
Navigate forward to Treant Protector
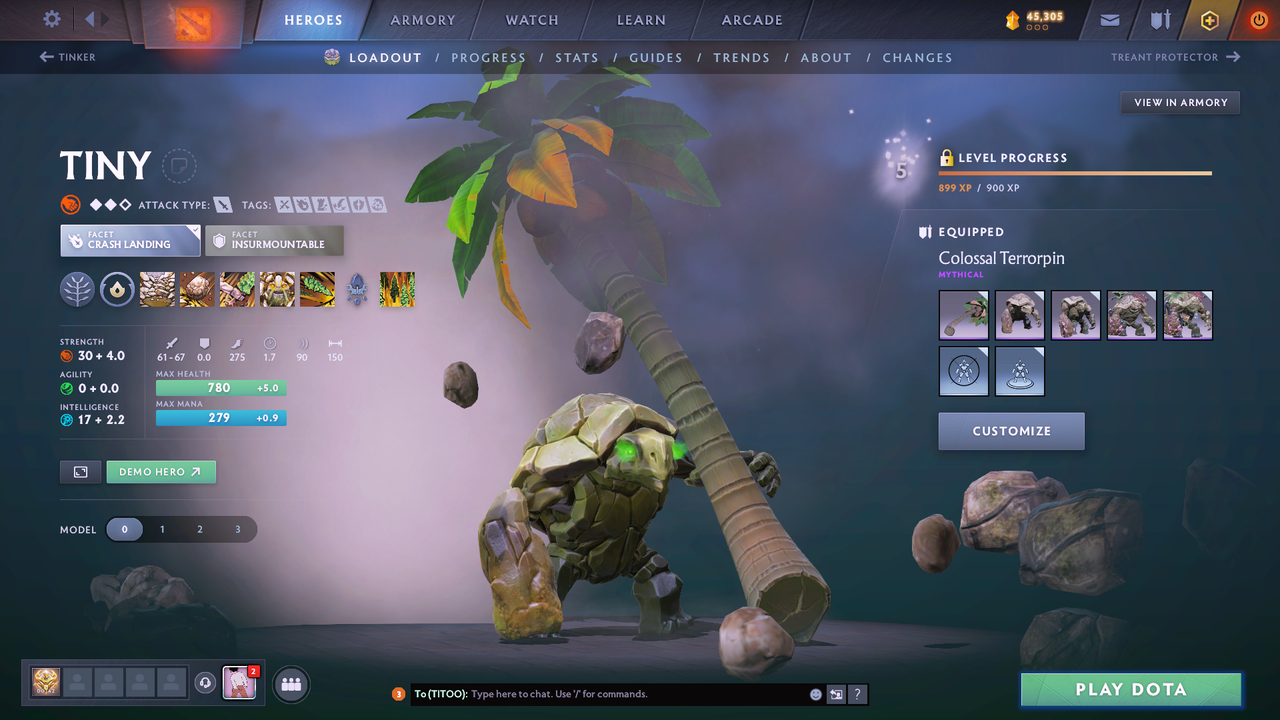point(1175,57)
